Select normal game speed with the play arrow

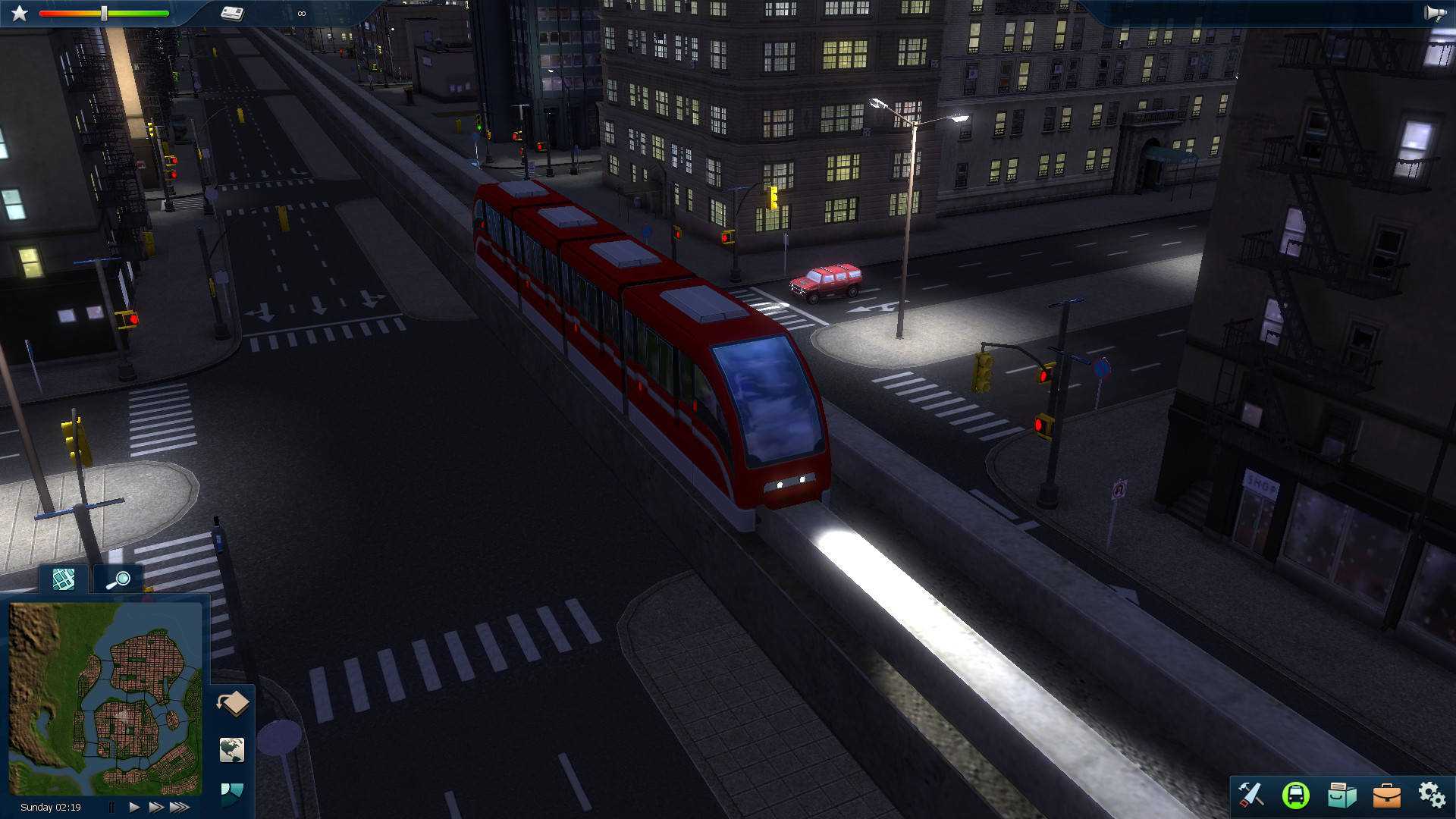click(x=134, y=807)
